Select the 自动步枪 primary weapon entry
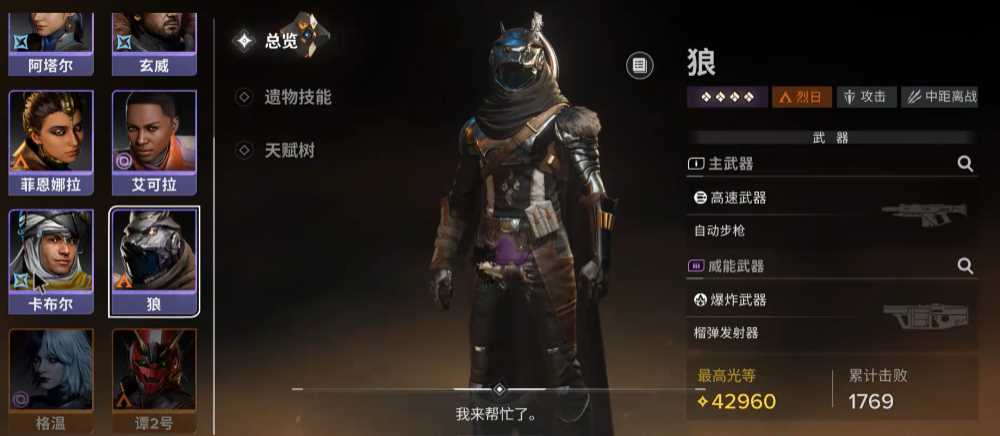Screen dimensions: 1000x436 [x=830, y=214]
